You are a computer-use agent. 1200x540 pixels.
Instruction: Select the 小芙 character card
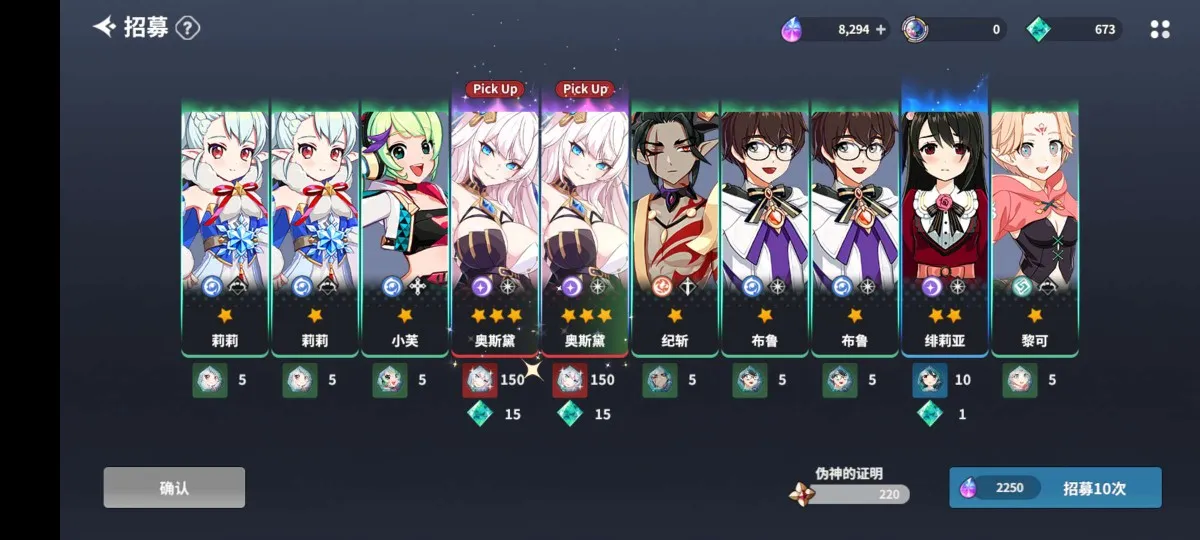(x=405, y=228)
